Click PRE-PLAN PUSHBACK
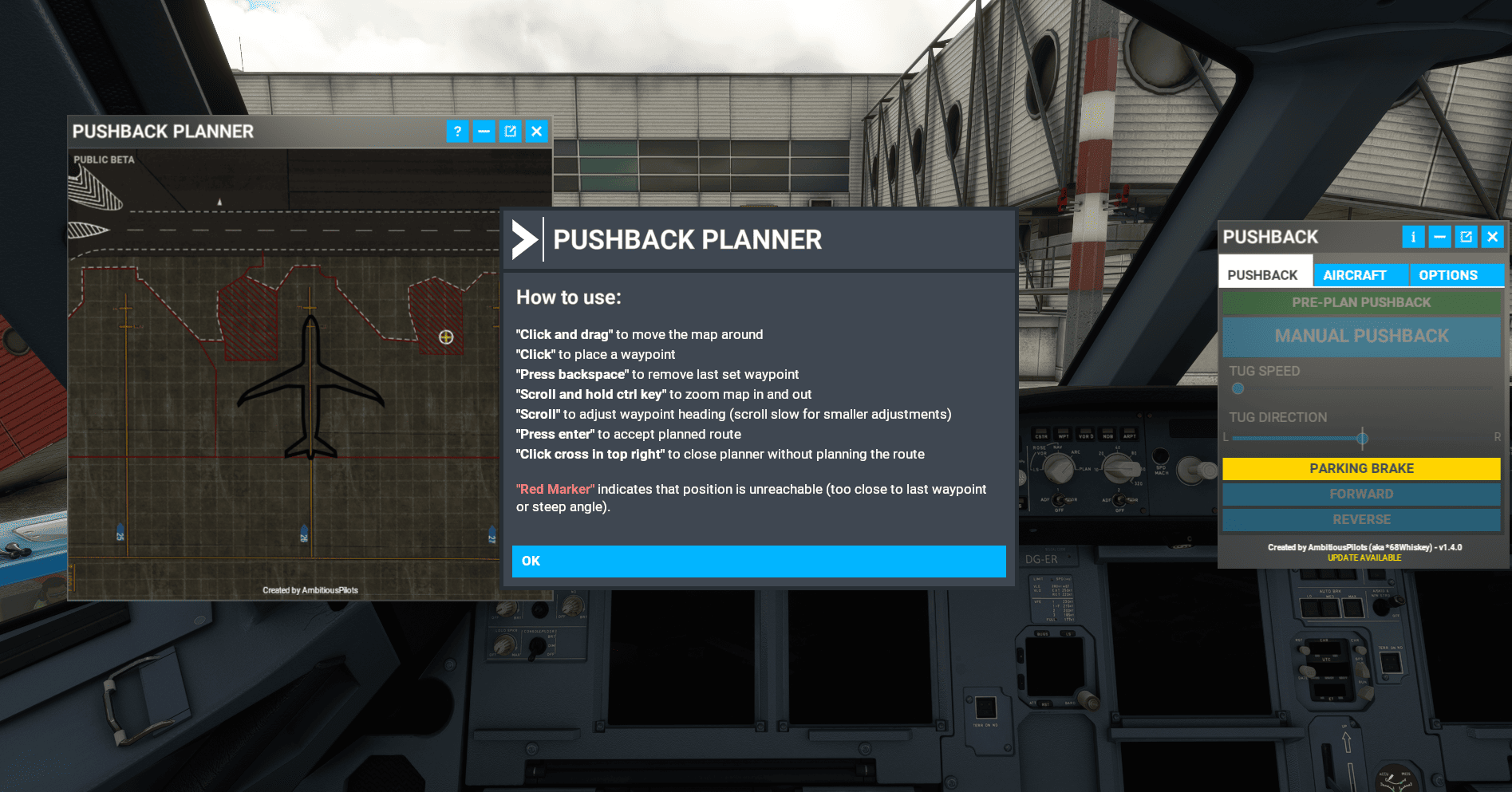The width and height of the screenshot is (1512, 792). point(1360,302)
